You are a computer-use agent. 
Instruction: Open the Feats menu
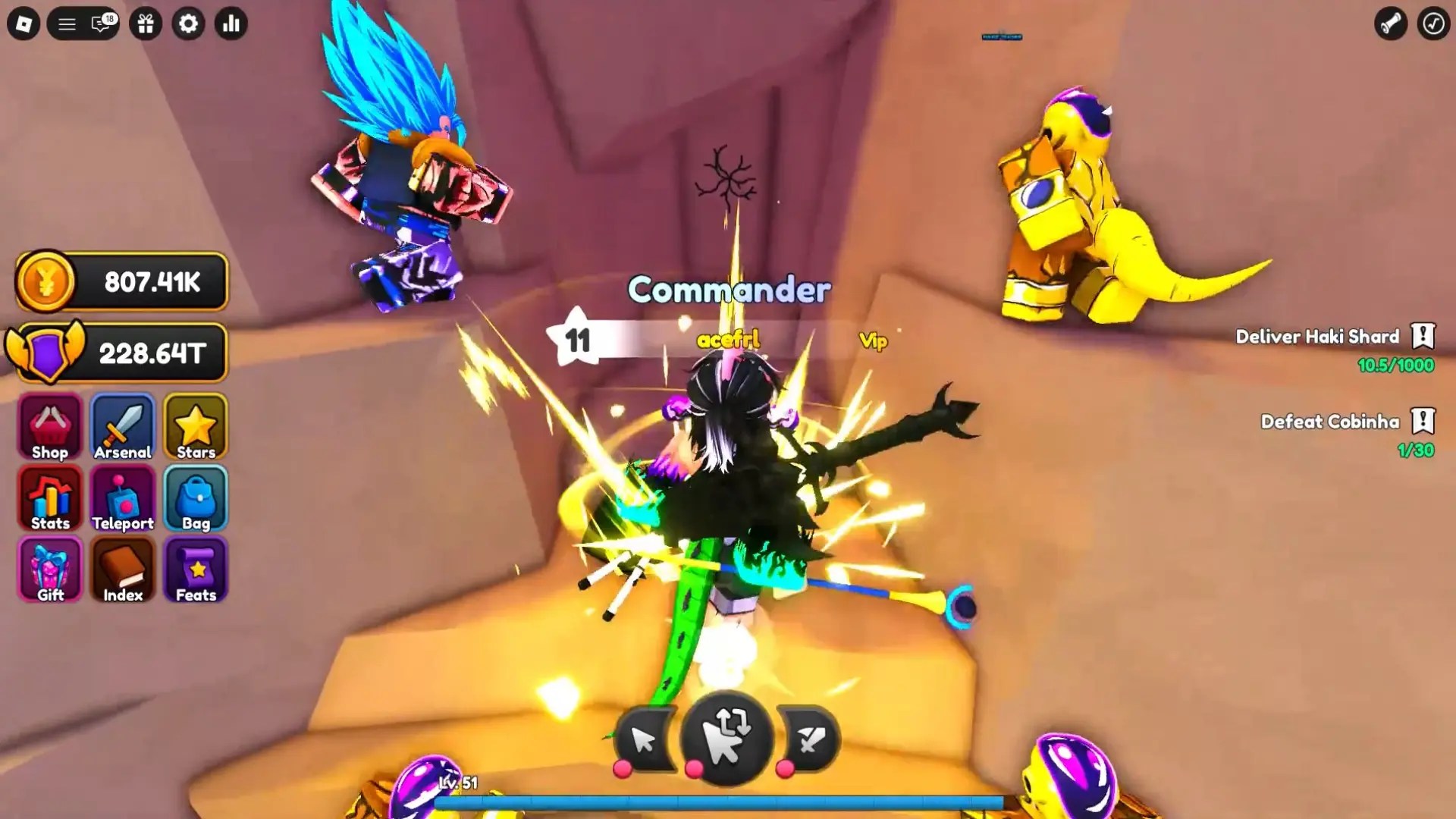point(195,570)
